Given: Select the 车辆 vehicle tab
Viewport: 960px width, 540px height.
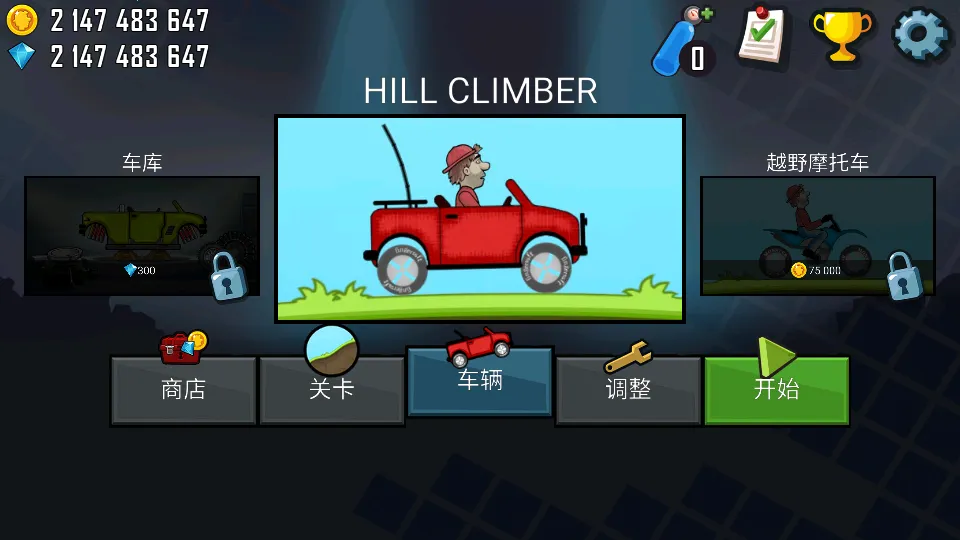Looking at the screenshot, I should click(480, 381).
